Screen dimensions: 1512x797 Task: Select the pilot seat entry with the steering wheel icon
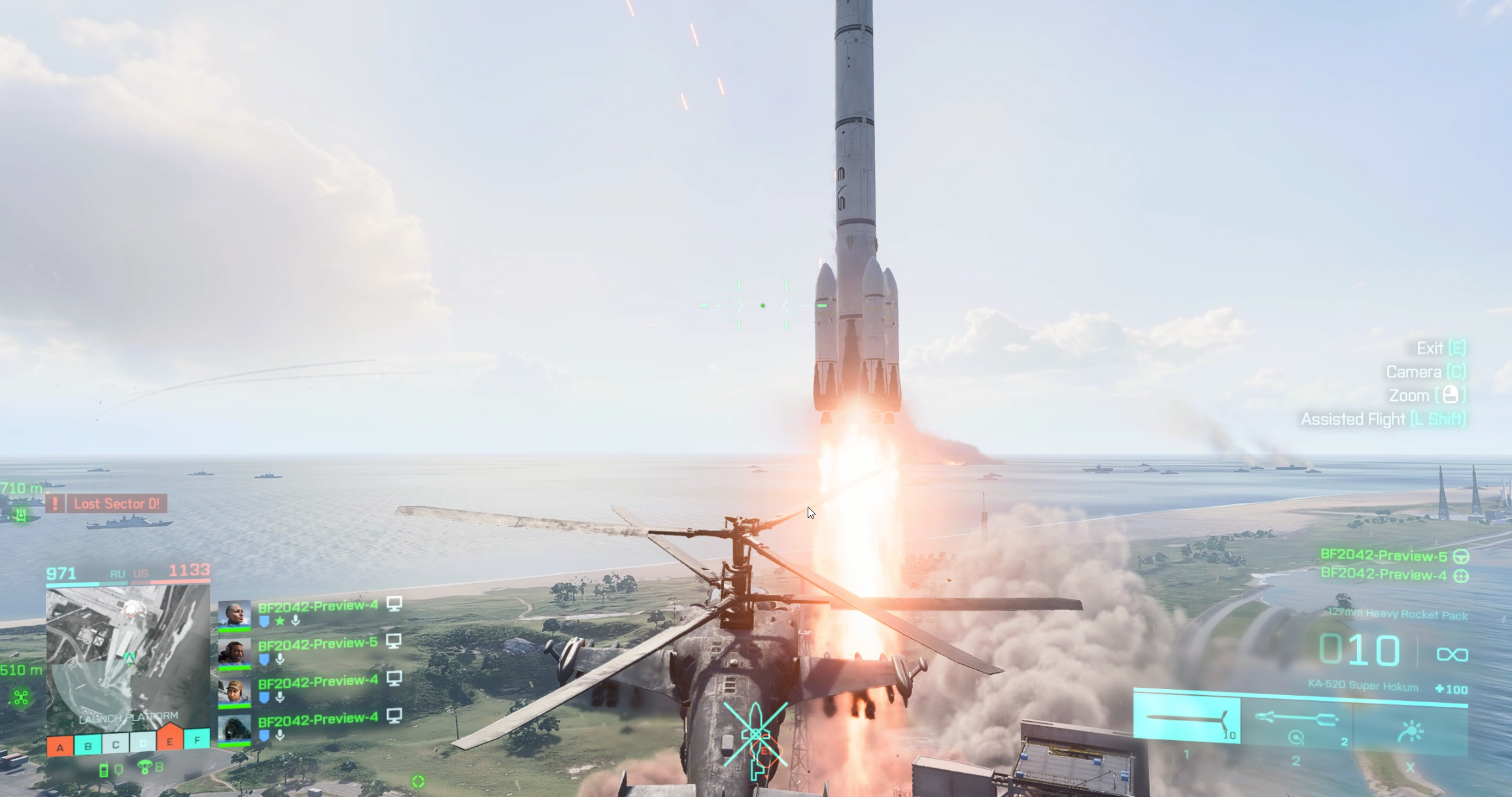click(1393, 556)
